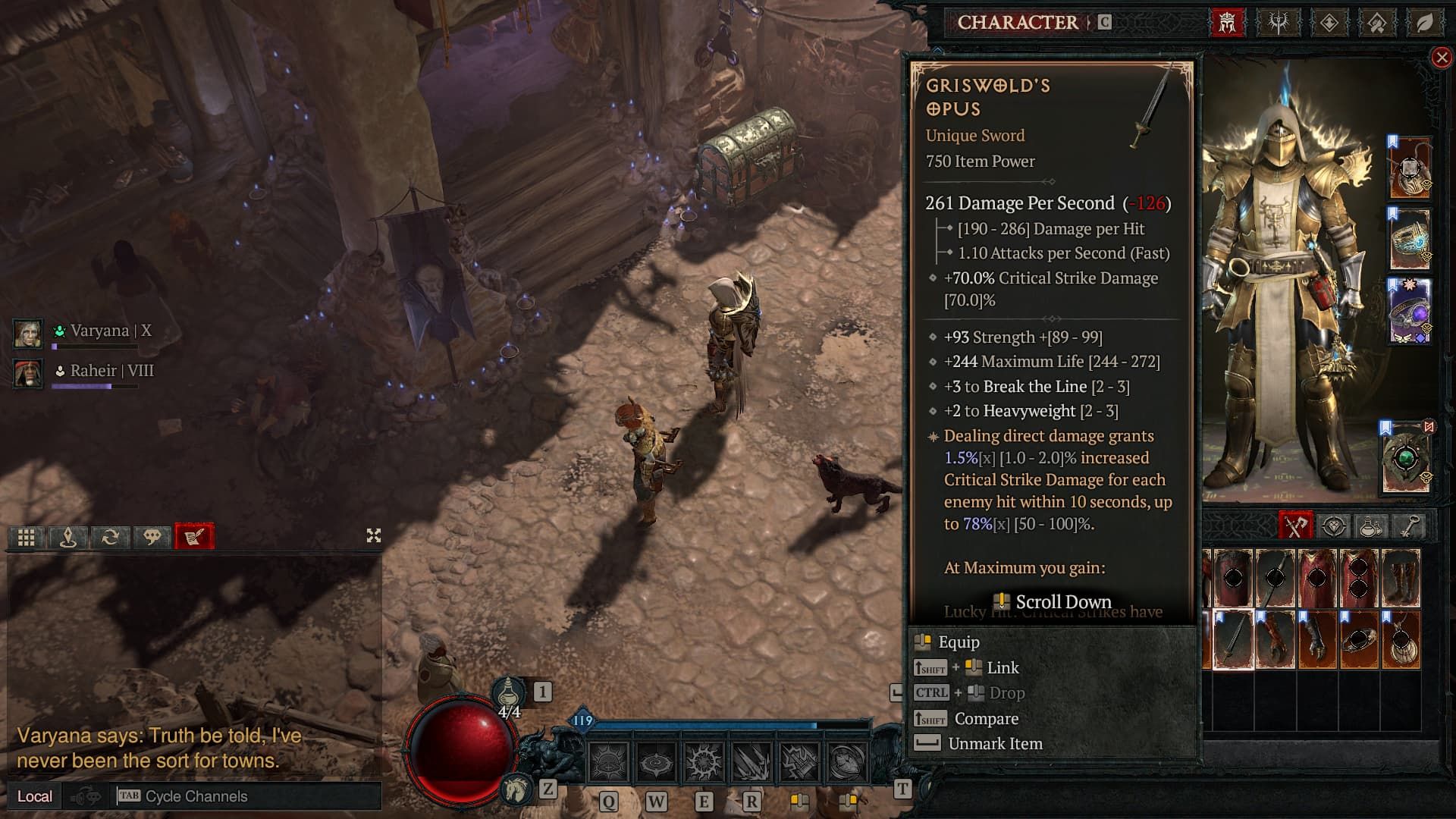Pick the amulet item in inventory

(1400, 639)
